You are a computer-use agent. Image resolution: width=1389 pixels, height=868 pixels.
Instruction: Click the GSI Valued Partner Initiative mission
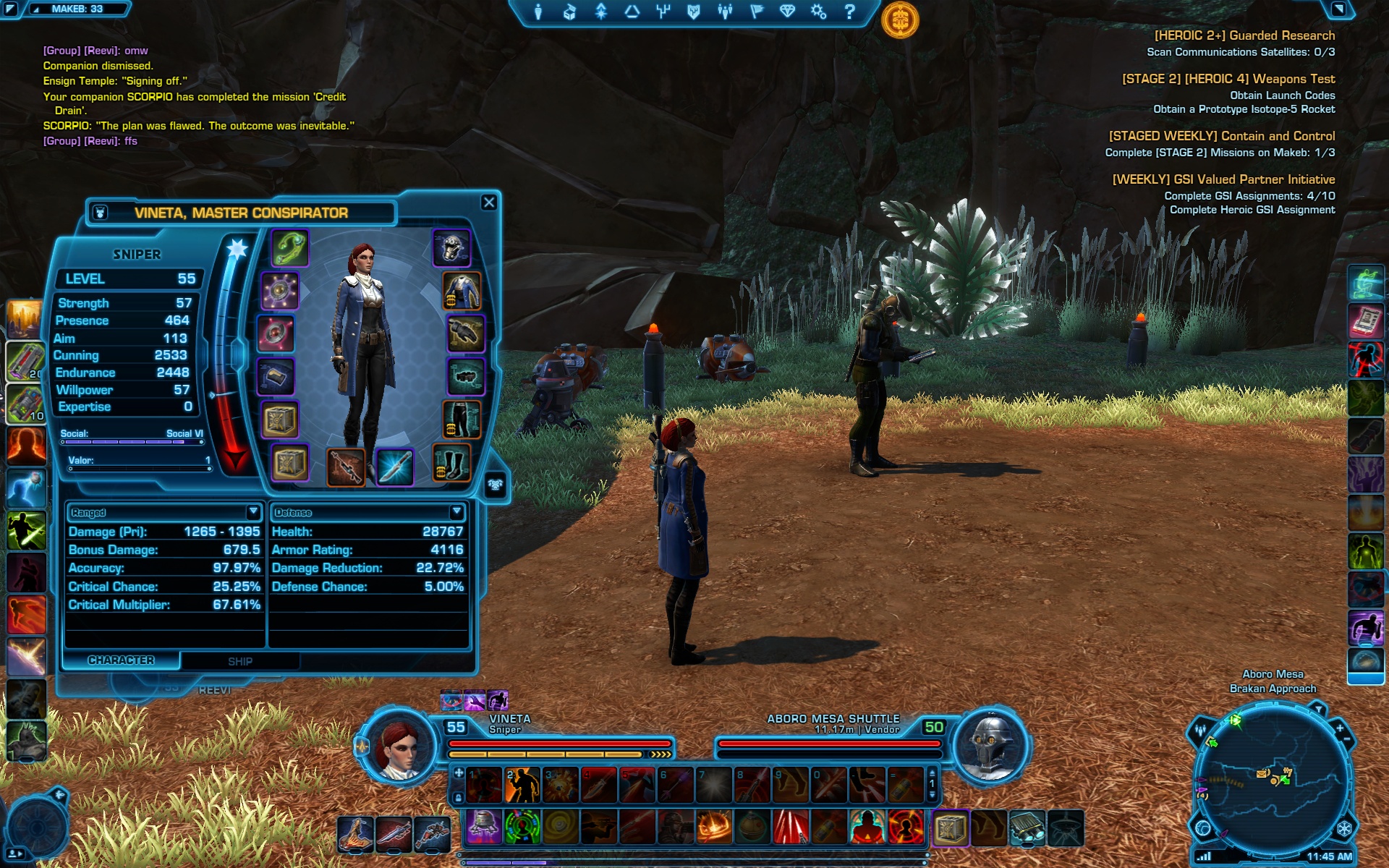pyautogui.click(x=1223, y=179)
